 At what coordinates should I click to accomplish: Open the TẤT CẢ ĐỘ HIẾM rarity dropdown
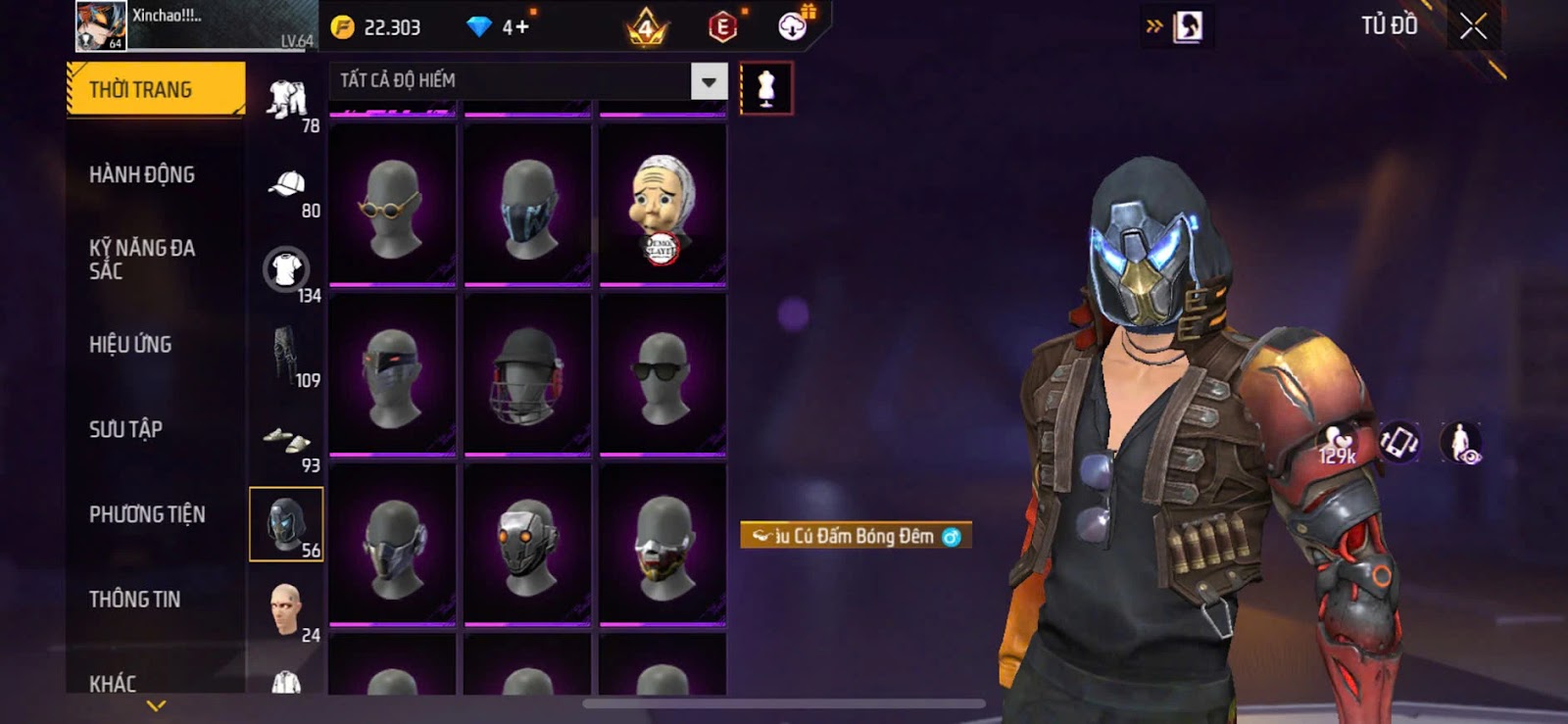coord(709,81)
